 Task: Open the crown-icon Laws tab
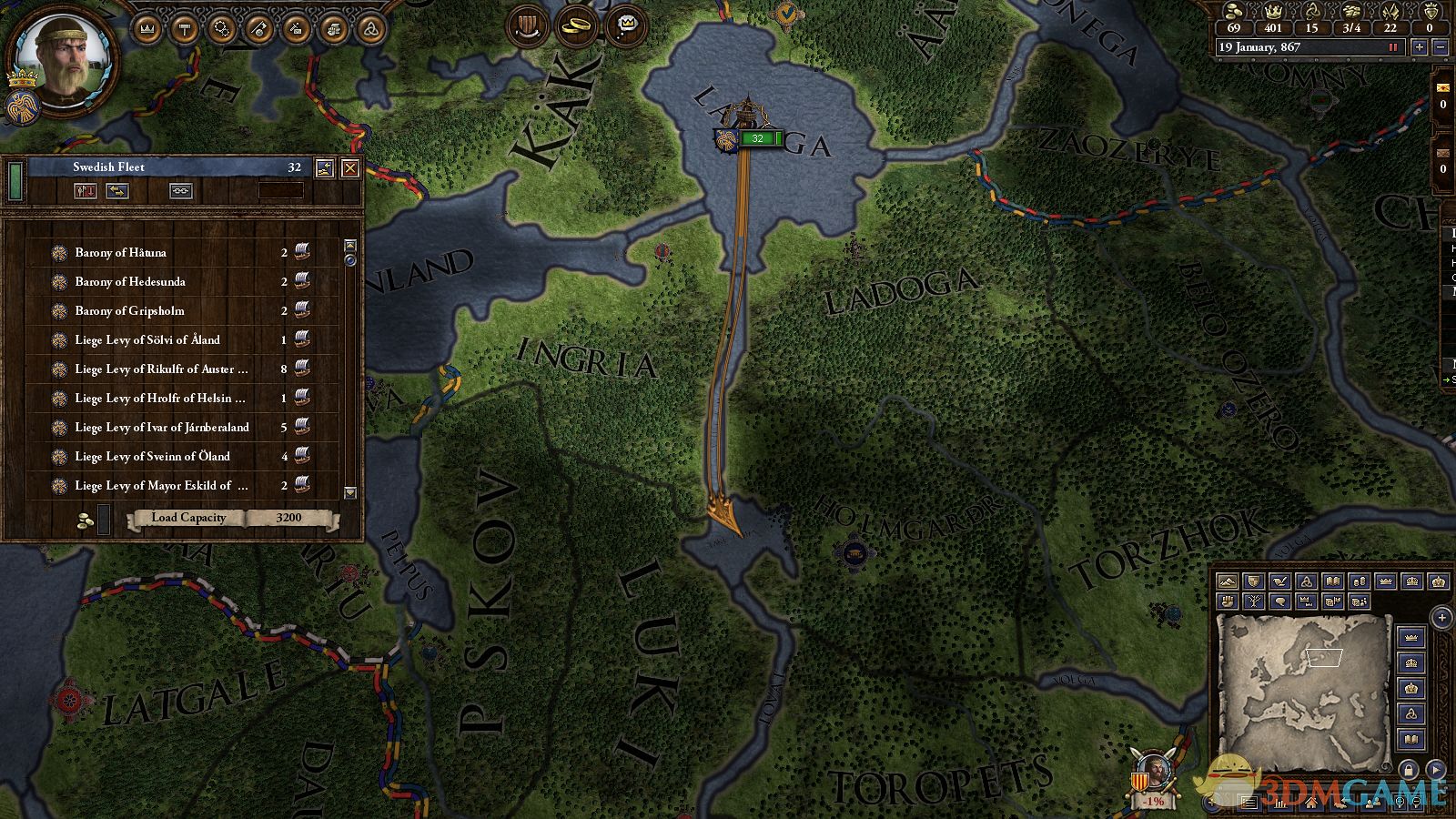(147, 29)
